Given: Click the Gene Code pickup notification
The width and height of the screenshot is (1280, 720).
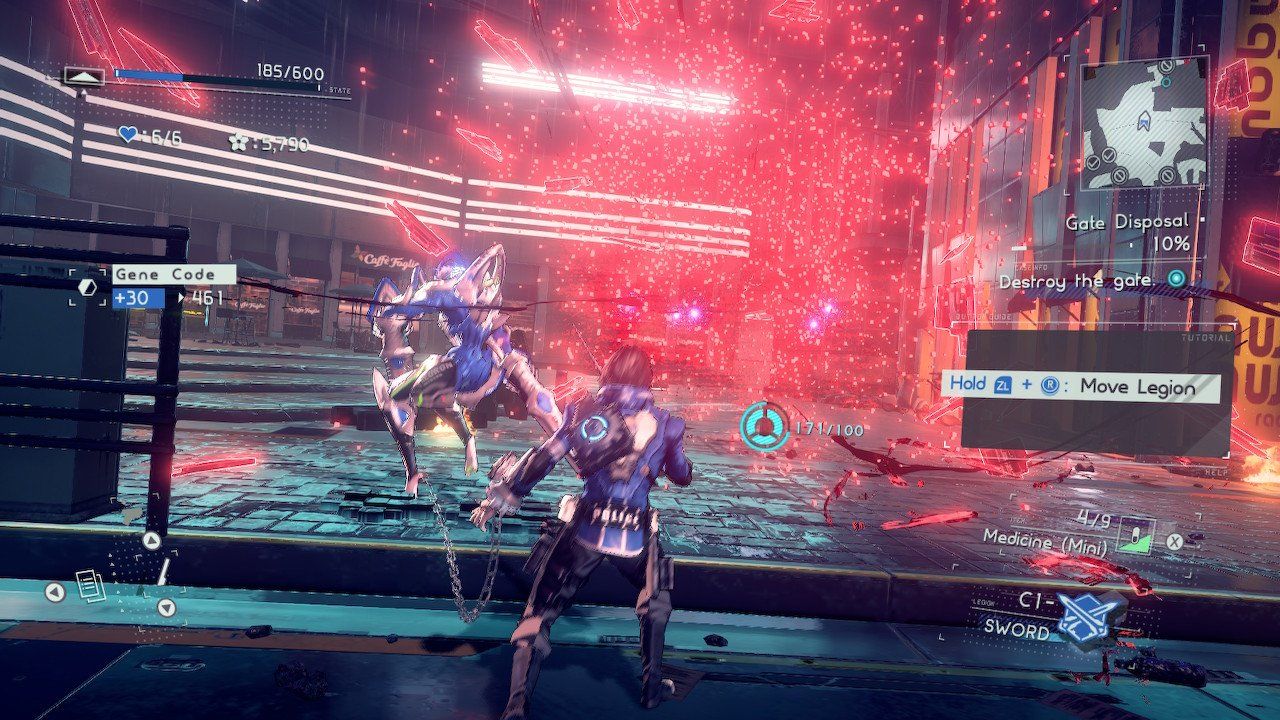Looking at the screenshot, I should point(173,274).
